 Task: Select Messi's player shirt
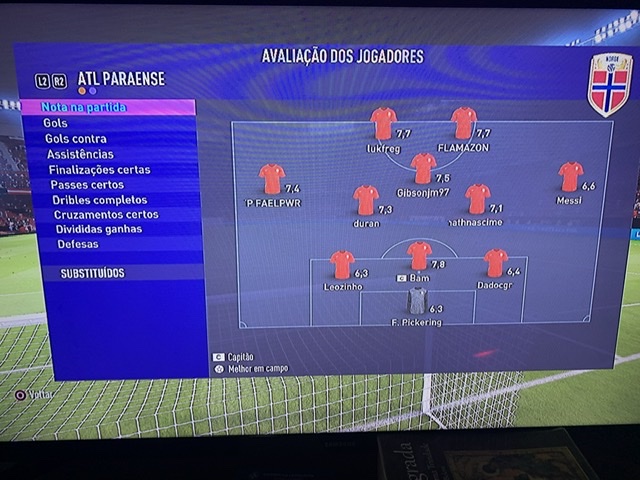(571, 177)
